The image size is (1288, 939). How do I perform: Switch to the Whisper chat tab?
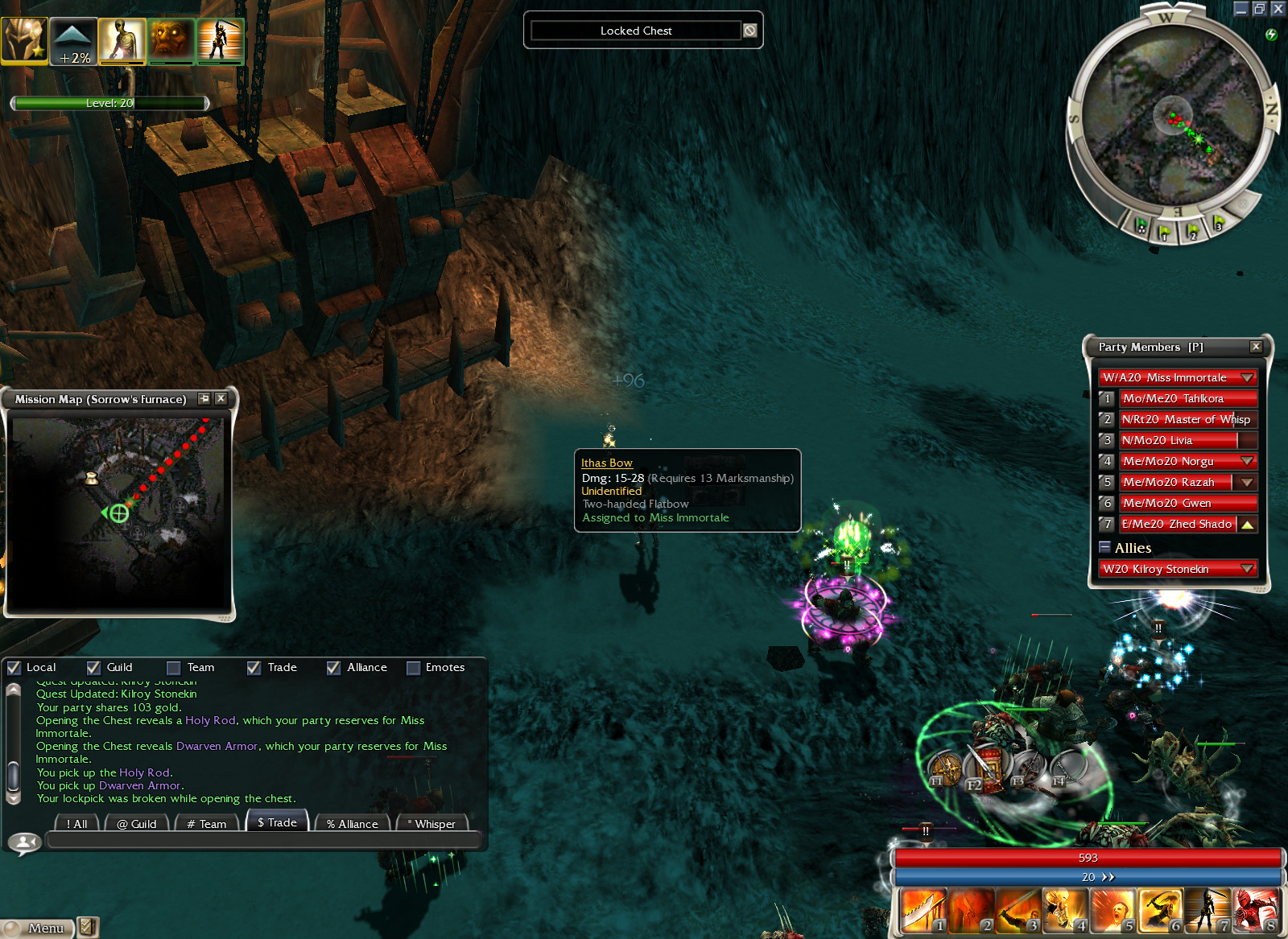coord(431,823)
